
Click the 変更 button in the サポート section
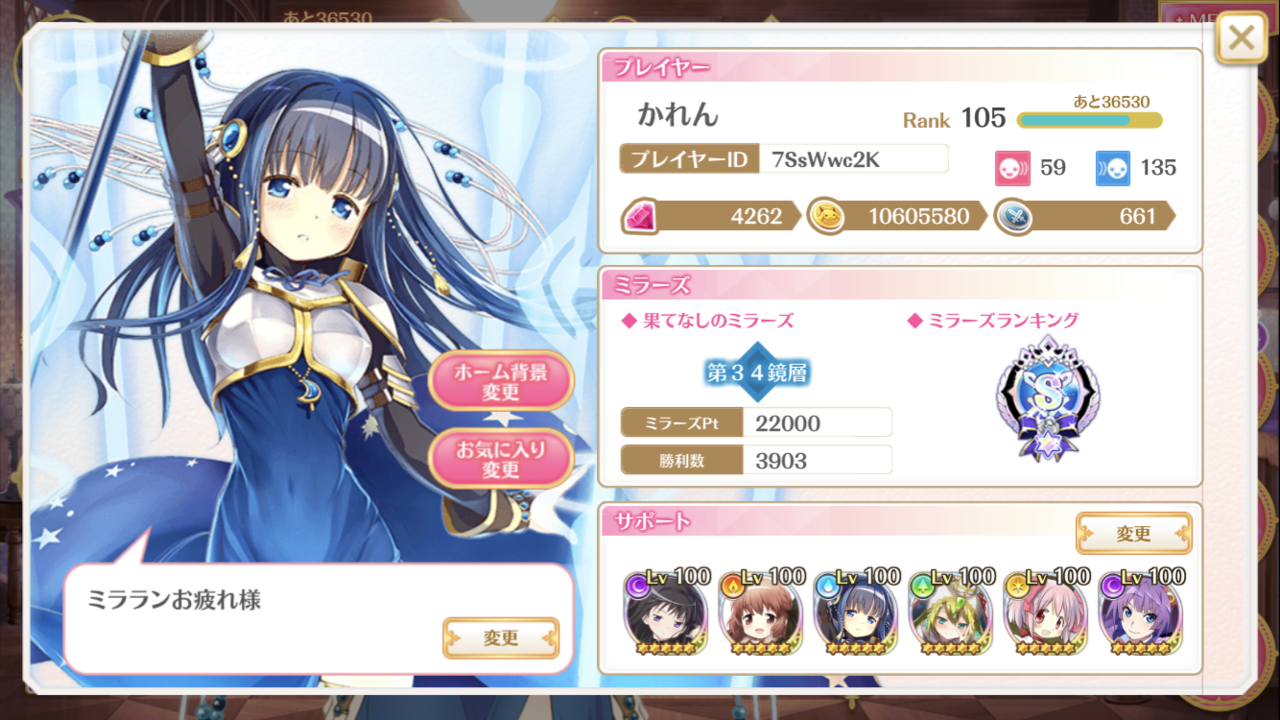point(1134,533)
